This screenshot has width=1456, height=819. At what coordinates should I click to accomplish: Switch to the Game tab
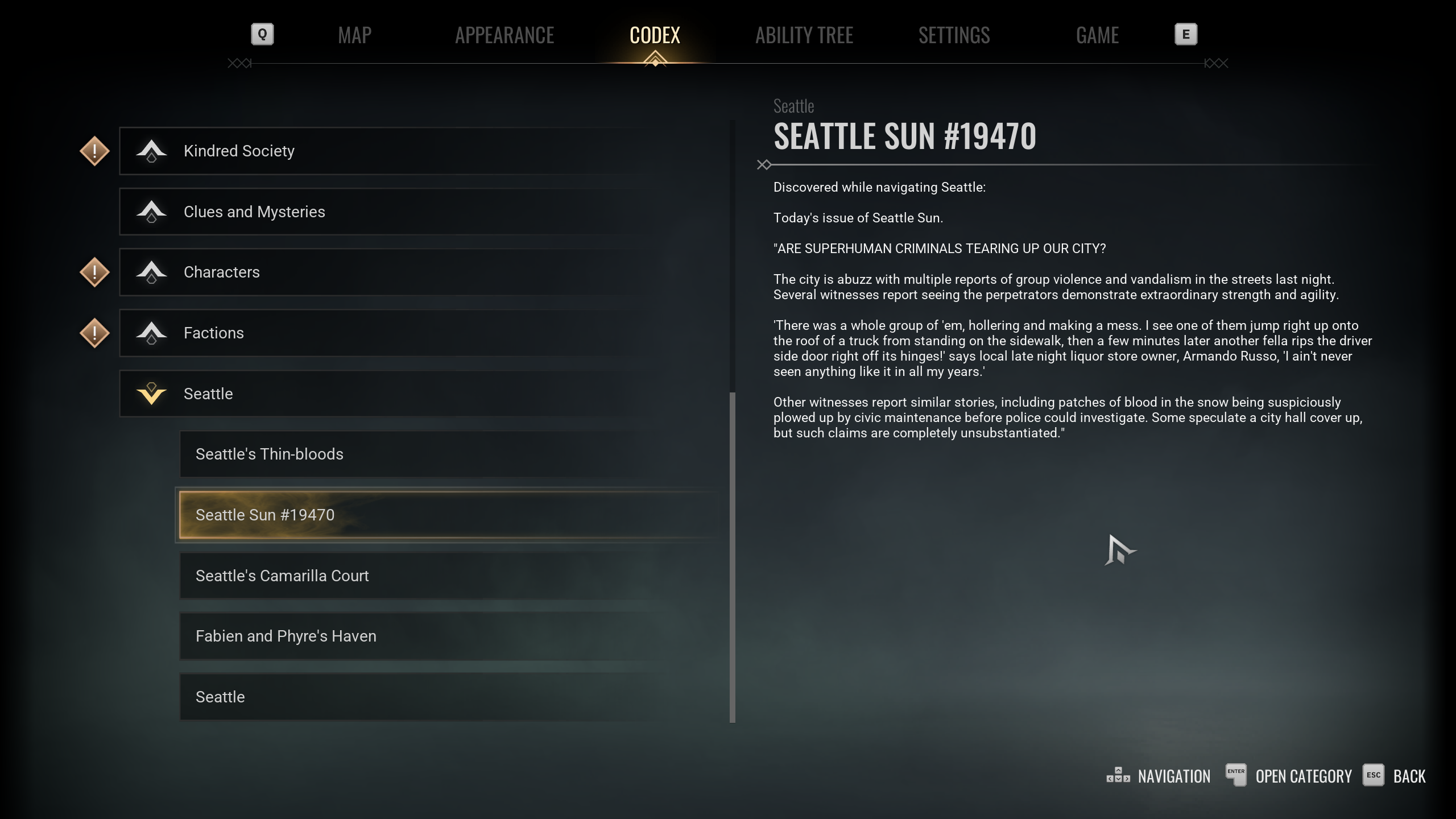click(x=1097, y=35)
